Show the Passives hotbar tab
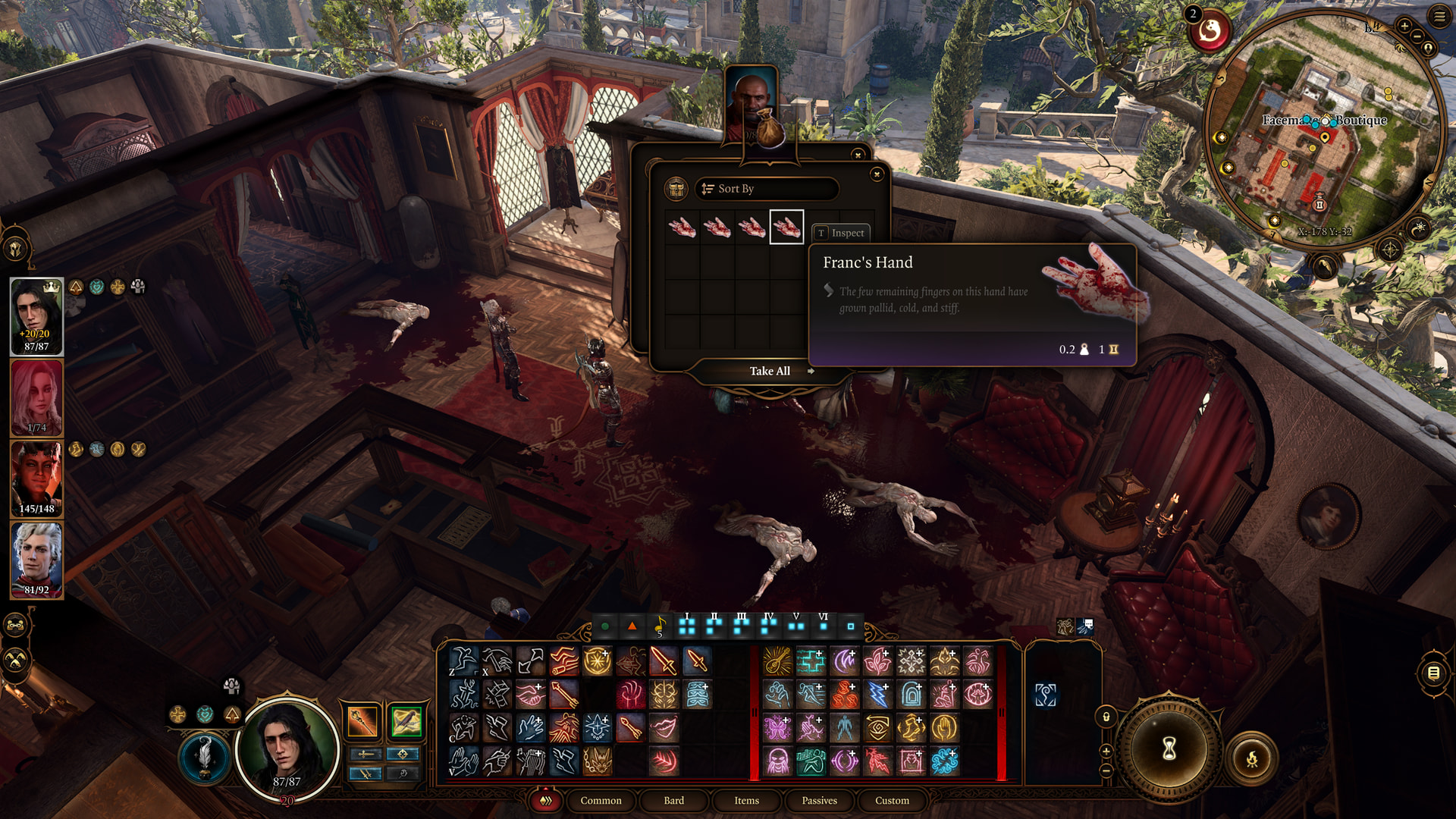Screen dimensions: 1456x819 click(819, 800)
